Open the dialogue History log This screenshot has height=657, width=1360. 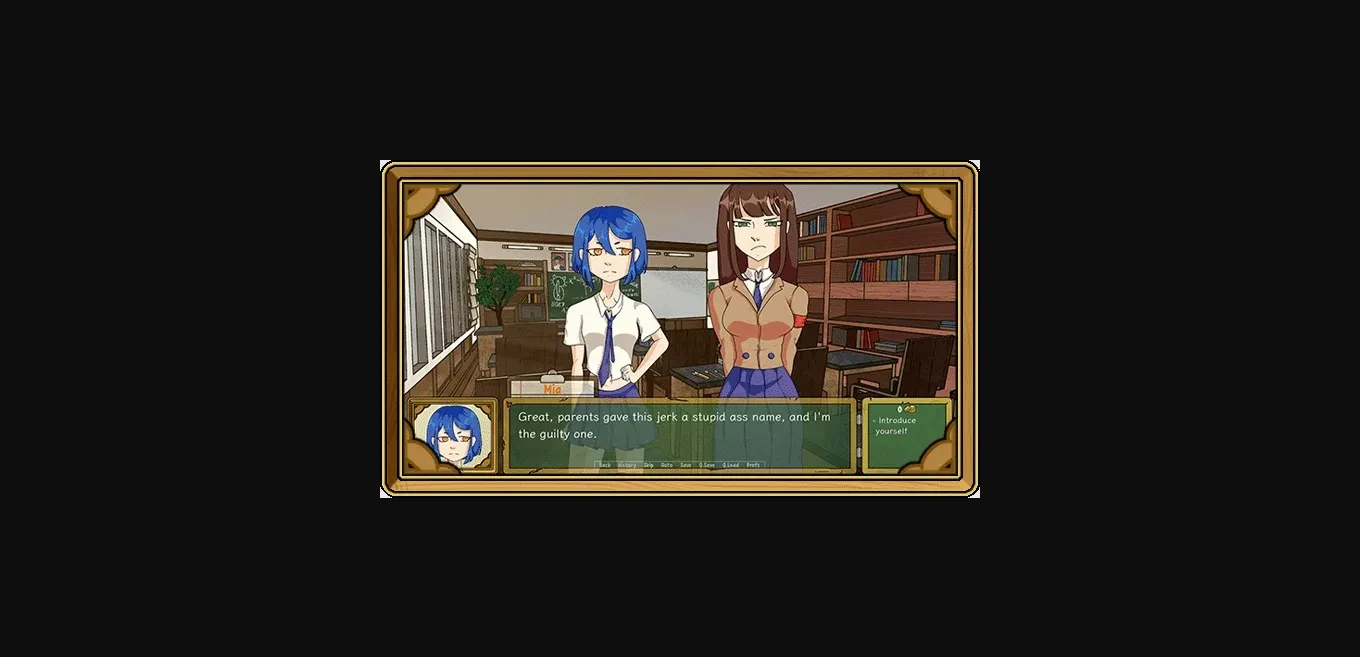[x=627, y=465]
